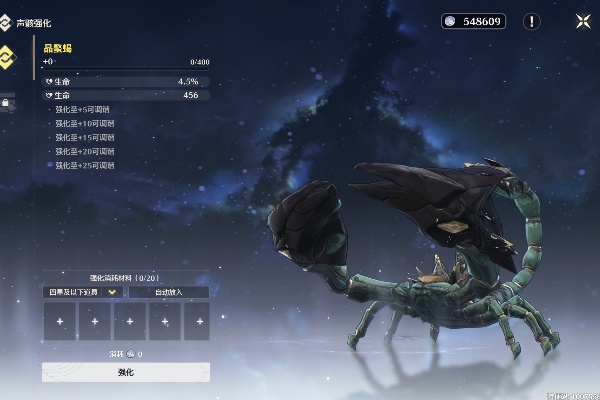Select the yellow diamond enhancement tab
600x400 pixels.
7,56
